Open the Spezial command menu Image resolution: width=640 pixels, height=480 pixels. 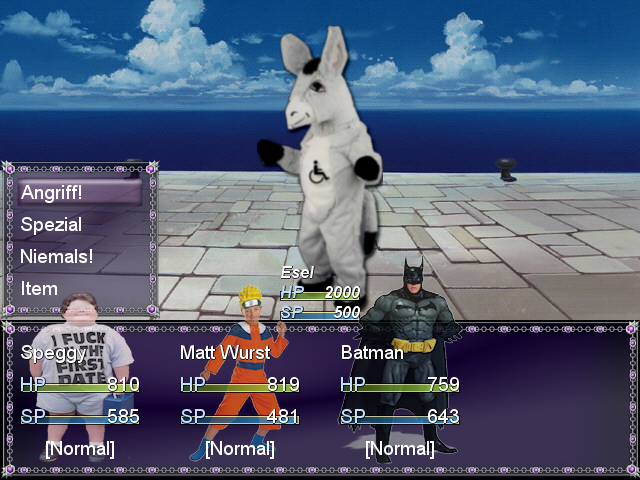point(52,225)
